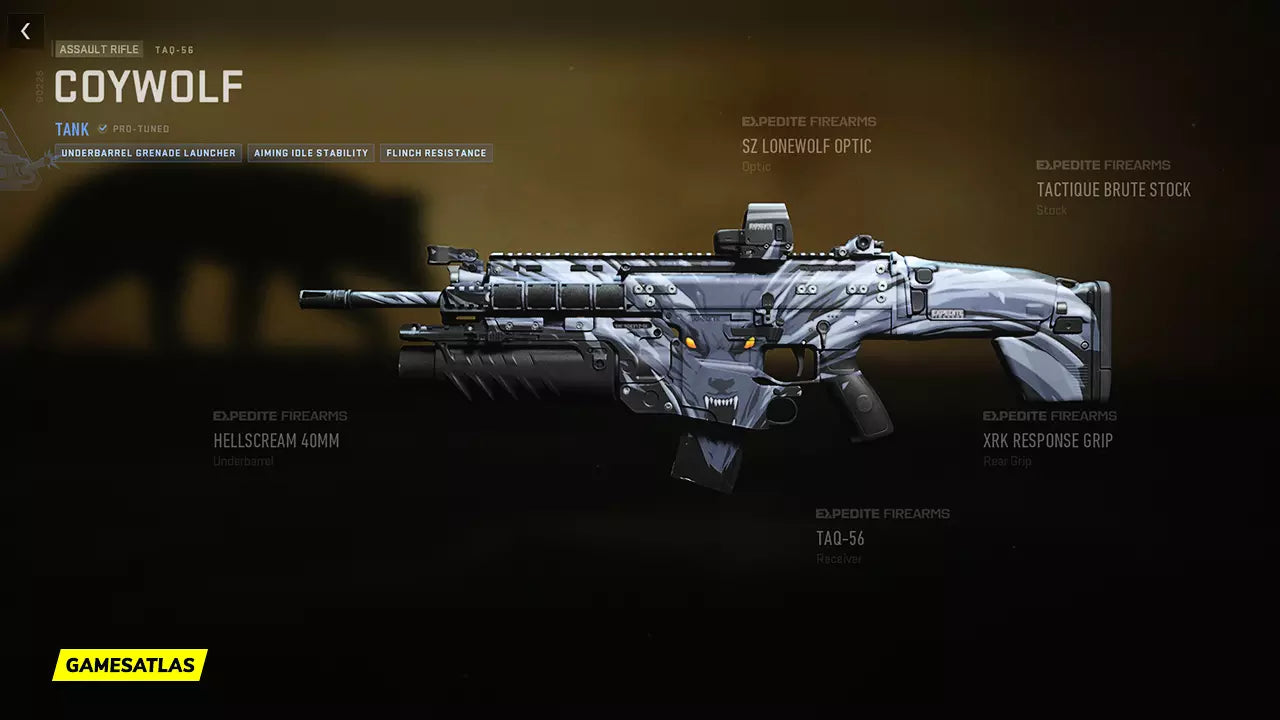Open the Hellscream 40mm underbarrel attachment
Screen dimensions: 1280x720
coord(276,440)
